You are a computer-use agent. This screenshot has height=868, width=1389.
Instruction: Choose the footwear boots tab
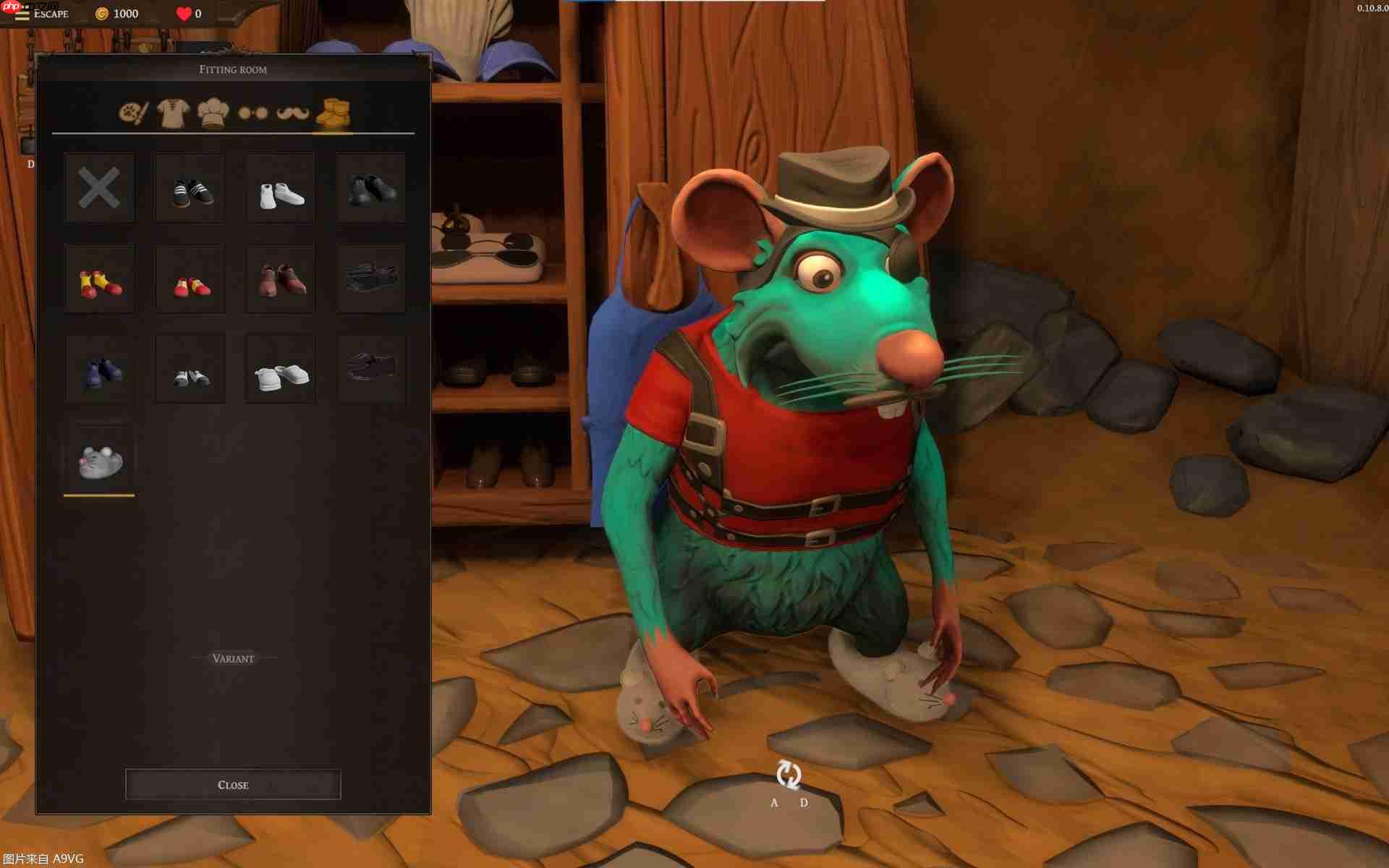pyautogui.click(x=333, y=114)
